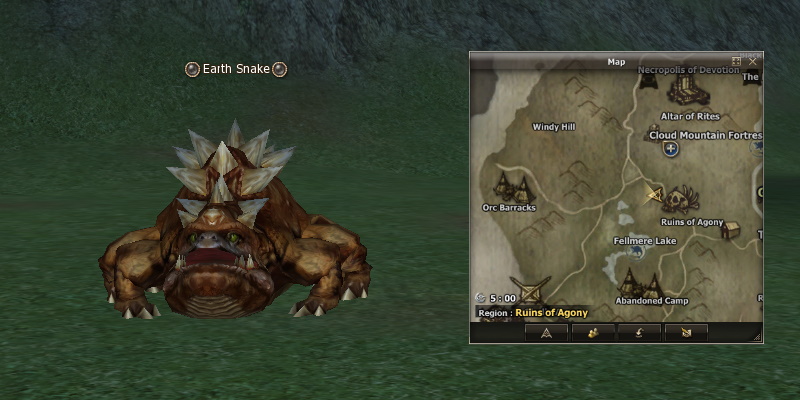Select the Altar of Rites marker
This screenshot has height=400, width=800.
[684, 92]
